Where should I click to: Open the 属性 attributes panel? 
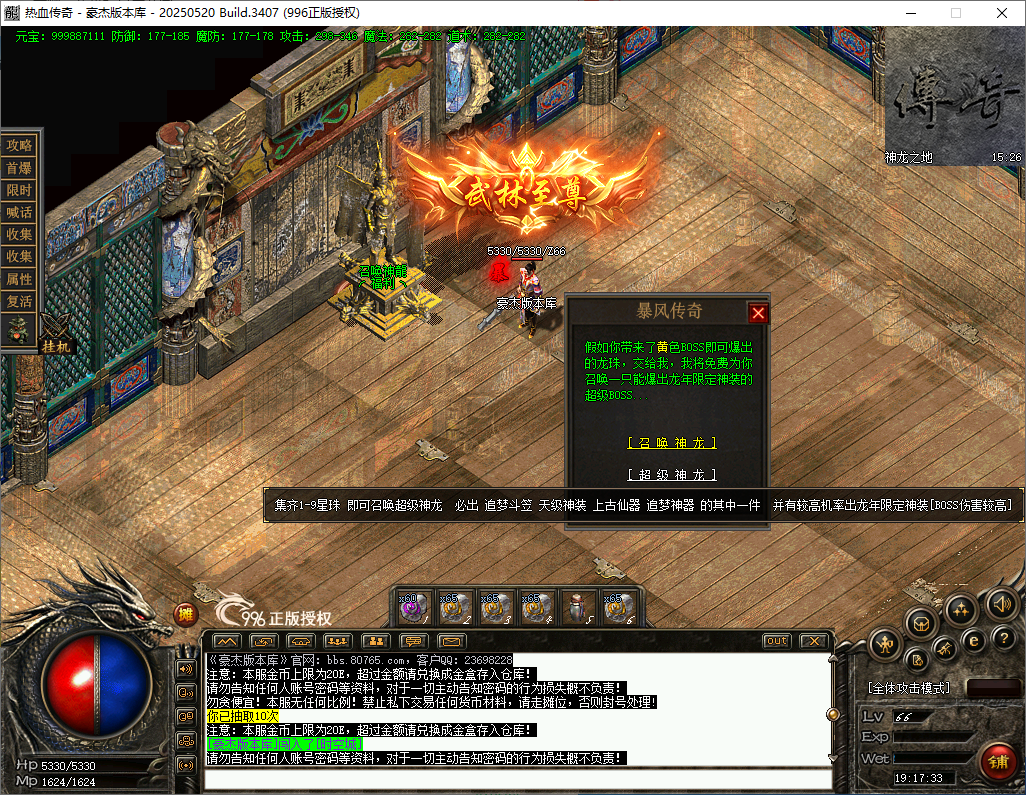tap(20, 279)
